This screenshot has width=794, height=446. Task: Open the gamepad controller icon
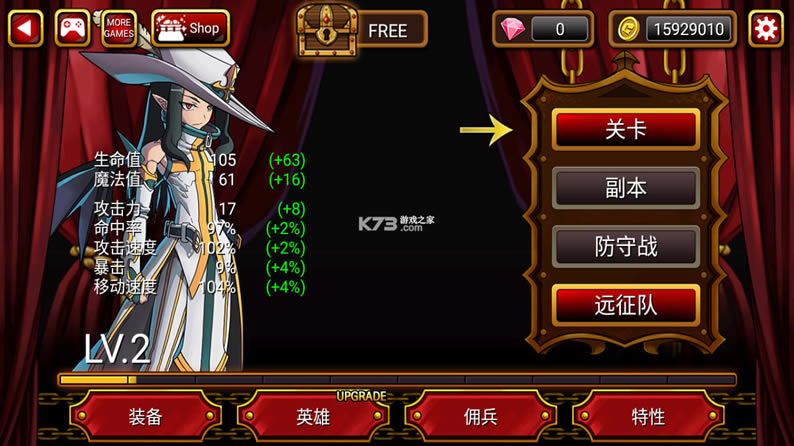pyautogui.click(x=72, y=28)
